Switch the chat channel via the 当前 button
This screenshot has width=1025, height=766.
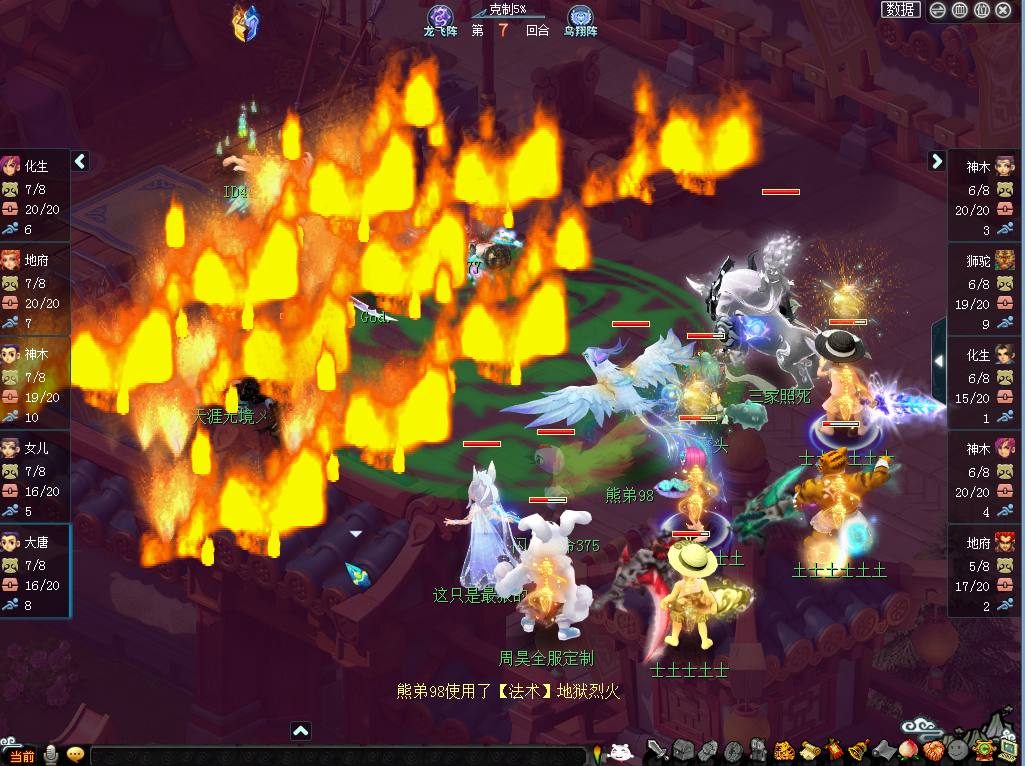[20, 756]
